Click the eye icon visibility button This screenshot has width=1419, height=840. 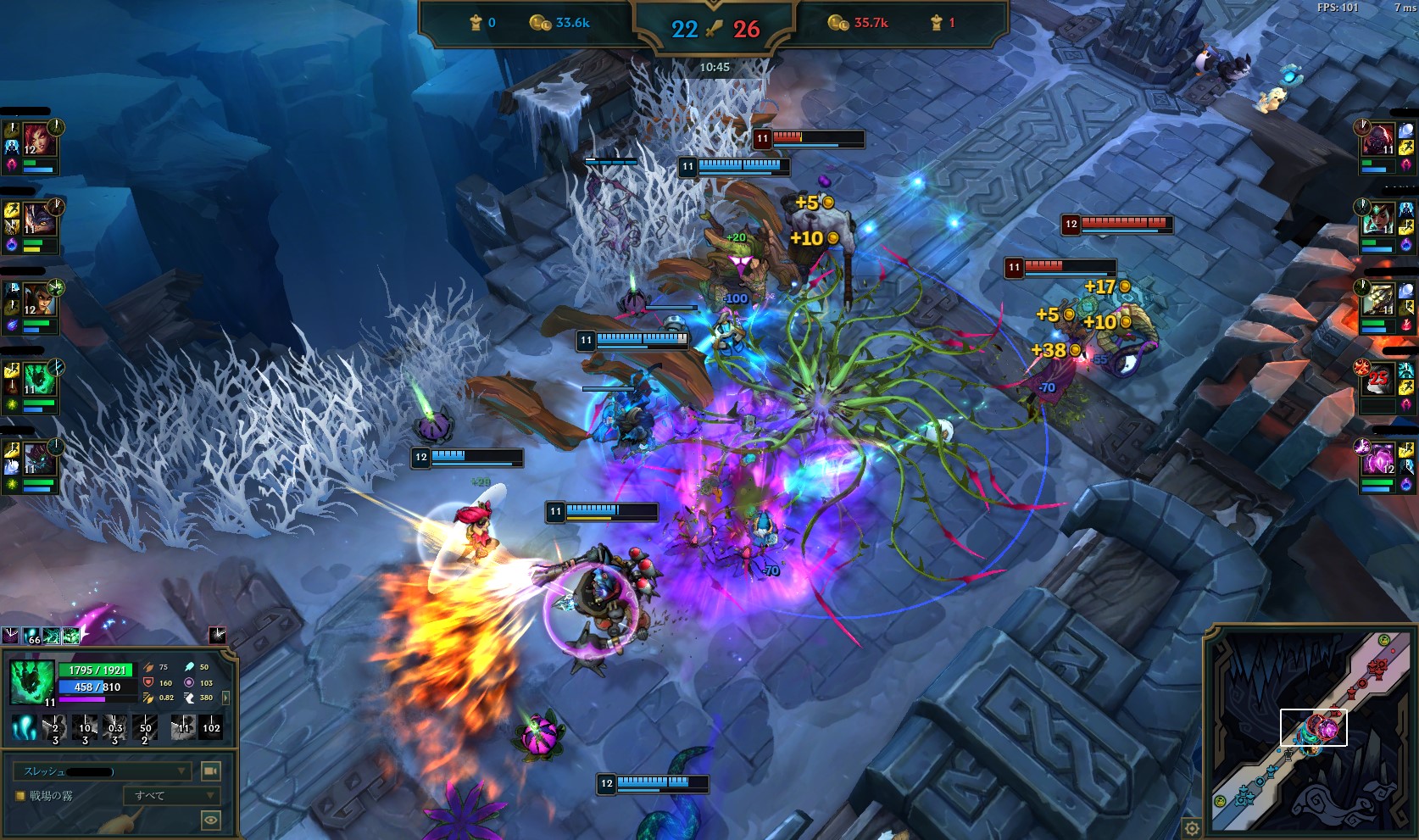click(x=210, y=820)
